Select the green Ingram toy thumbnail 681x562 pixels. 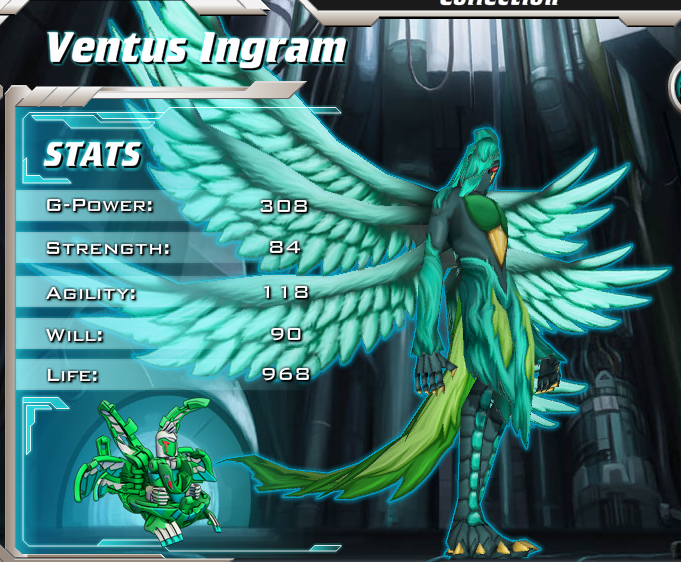click(156, 470)
